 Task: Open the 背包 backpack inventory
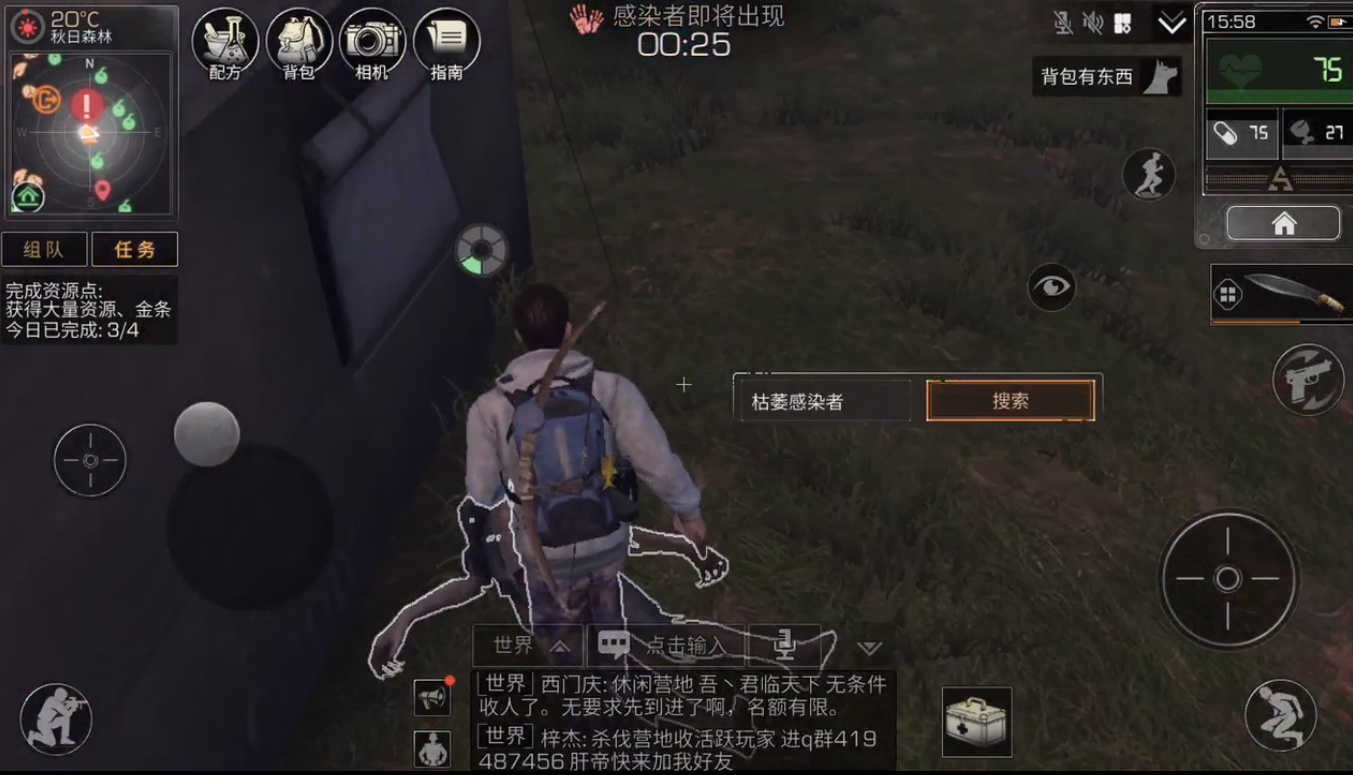297,44
